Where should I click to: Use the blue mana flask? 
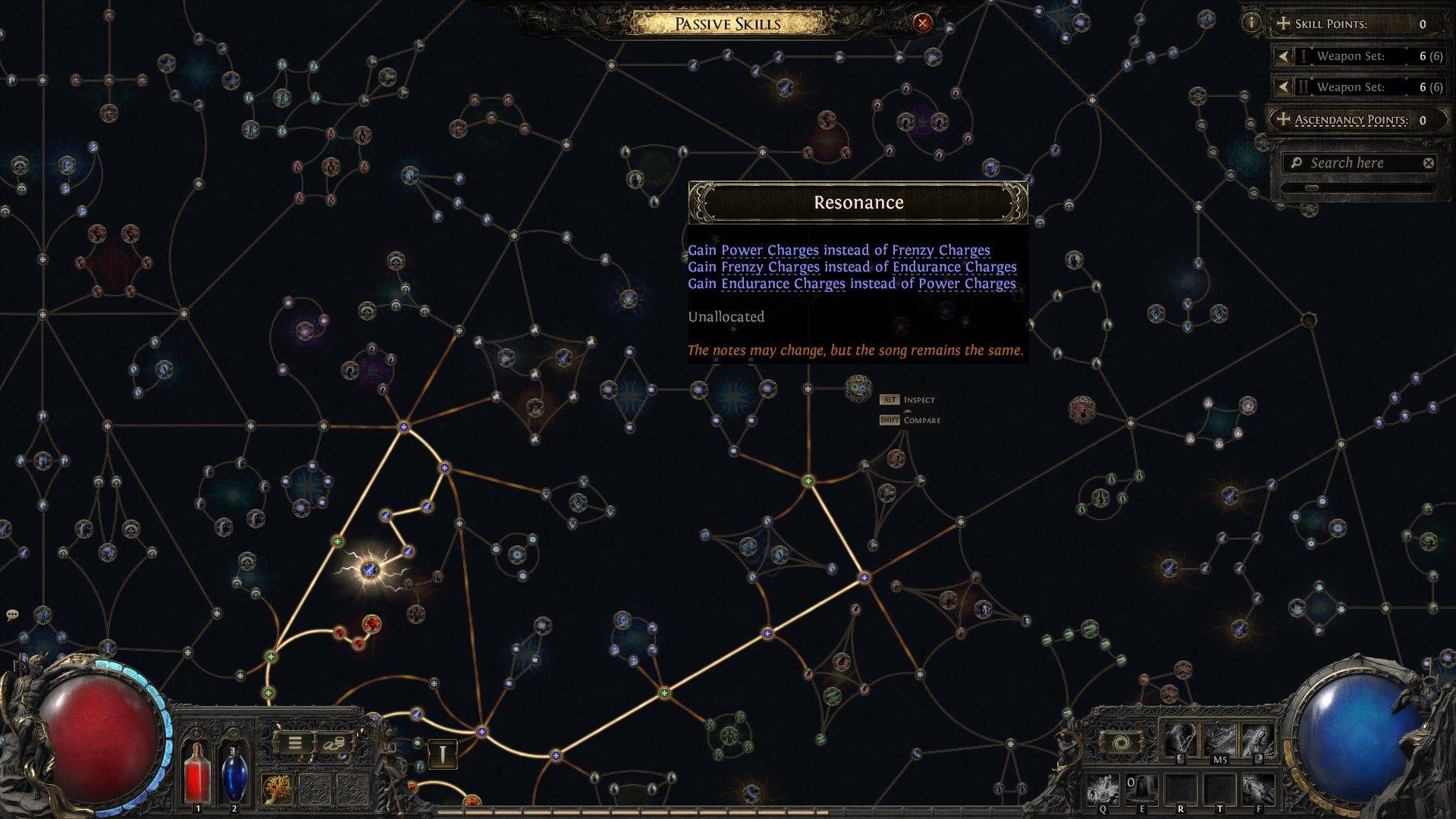[x=234, y=773]
